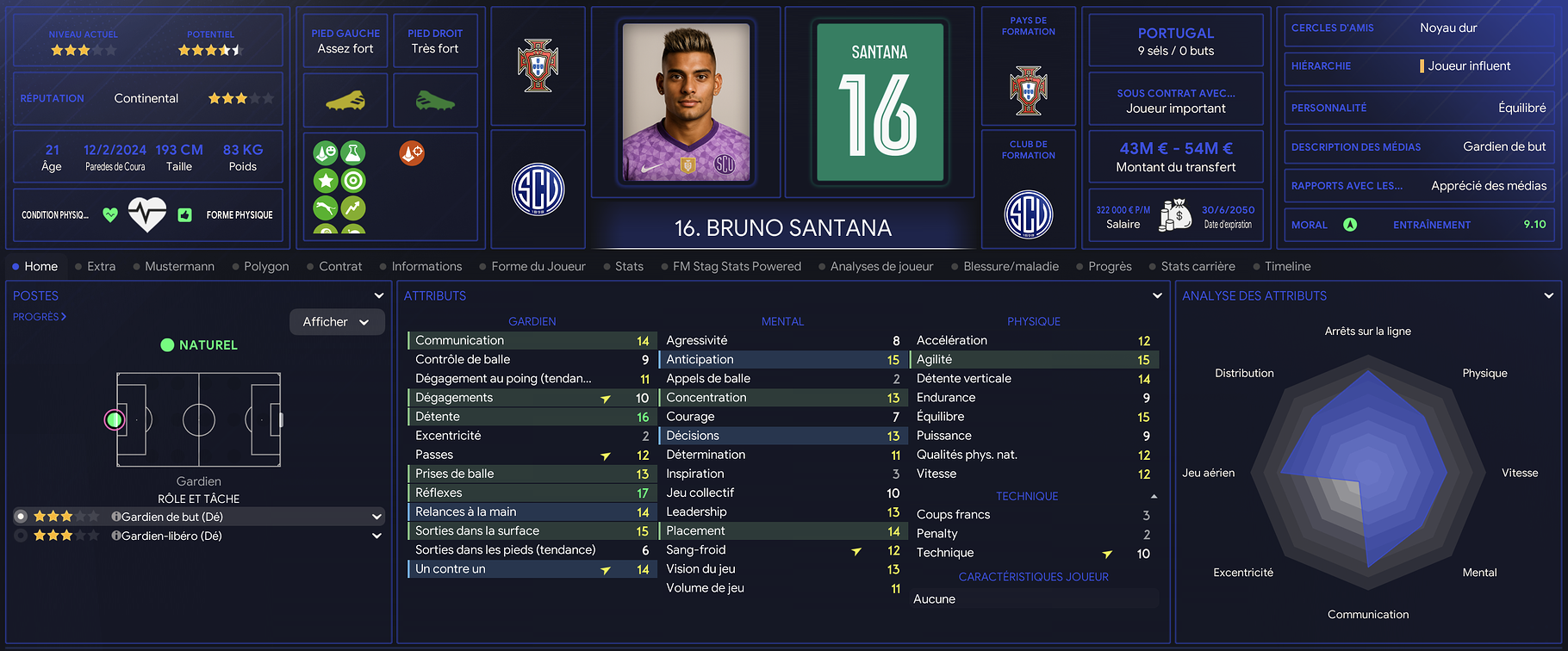The width and height of the screenshot is (1568, 651).
Task: Open the Stats carrière tab
Action: [x=1198, y=267]
